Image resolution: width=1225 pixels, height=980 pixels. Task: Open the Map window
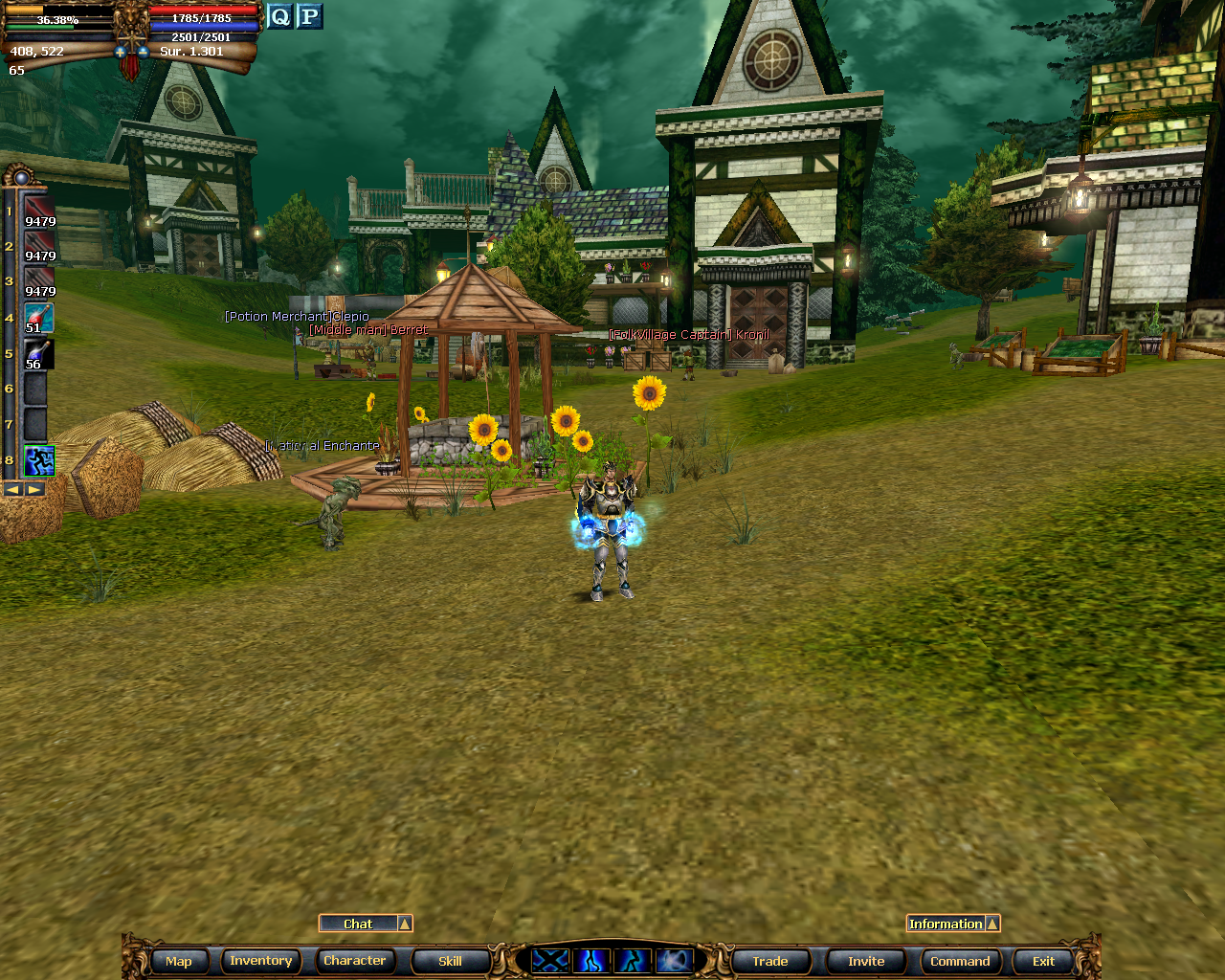pyautogui.click(x=178, y=961)
